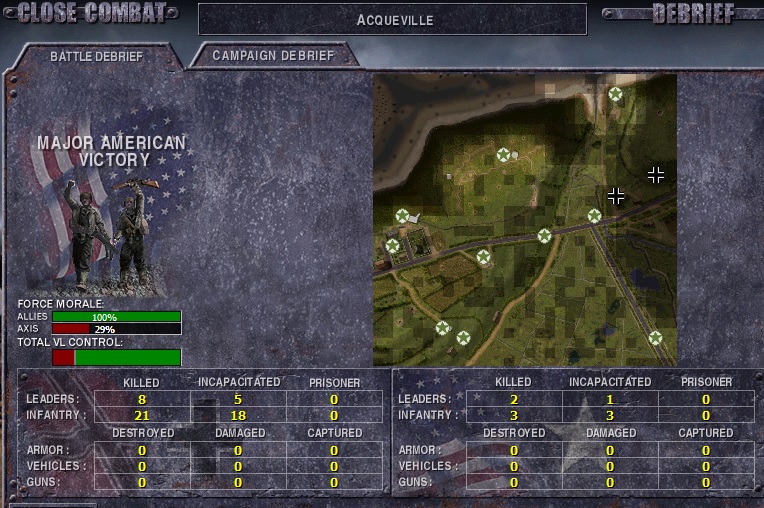Switch to the Campaign Debrief tab

pos(272,56)
